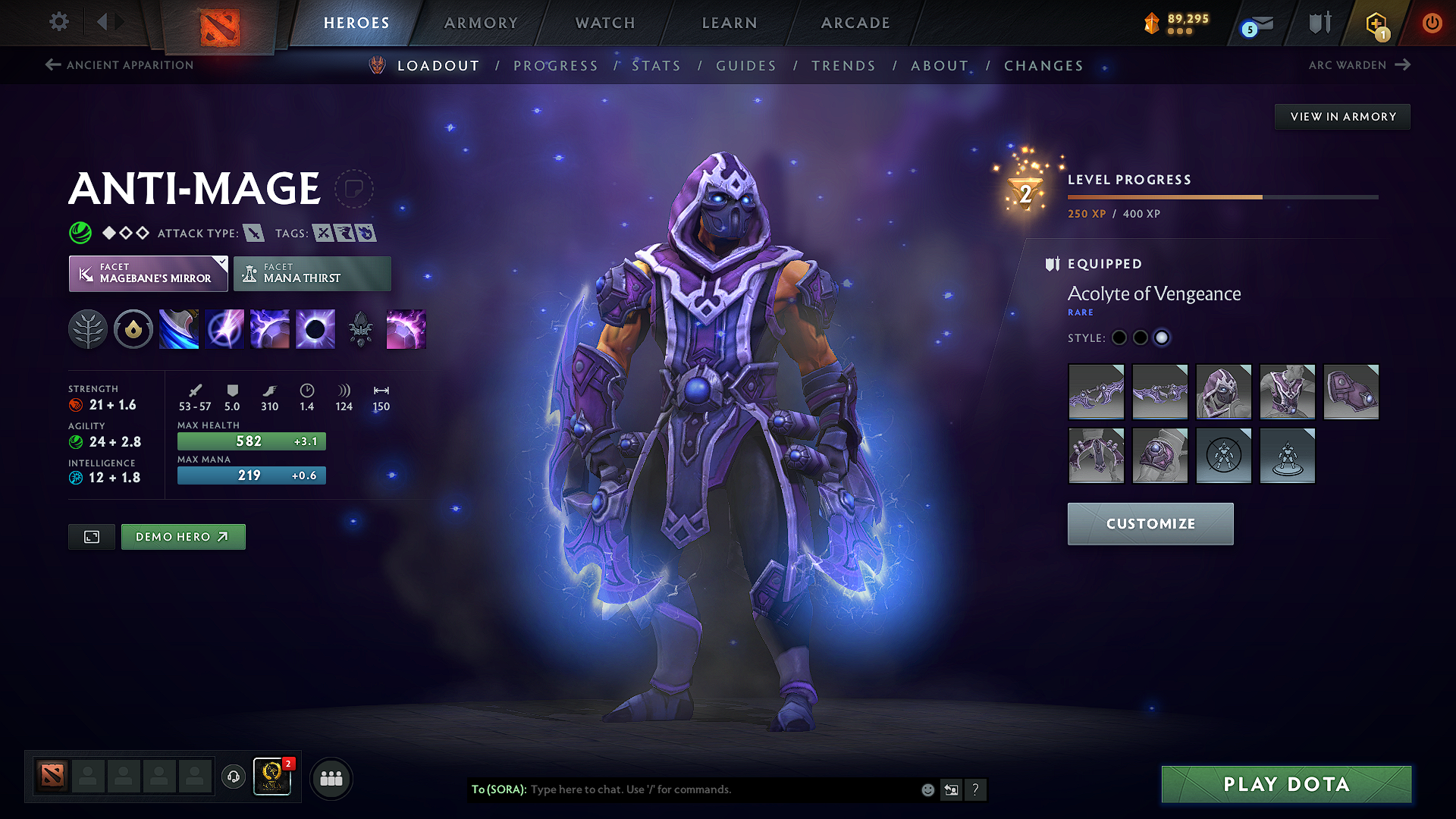
Task: Expand the Magebane's Mirror facet dropdown
Action: coord(220,262)
